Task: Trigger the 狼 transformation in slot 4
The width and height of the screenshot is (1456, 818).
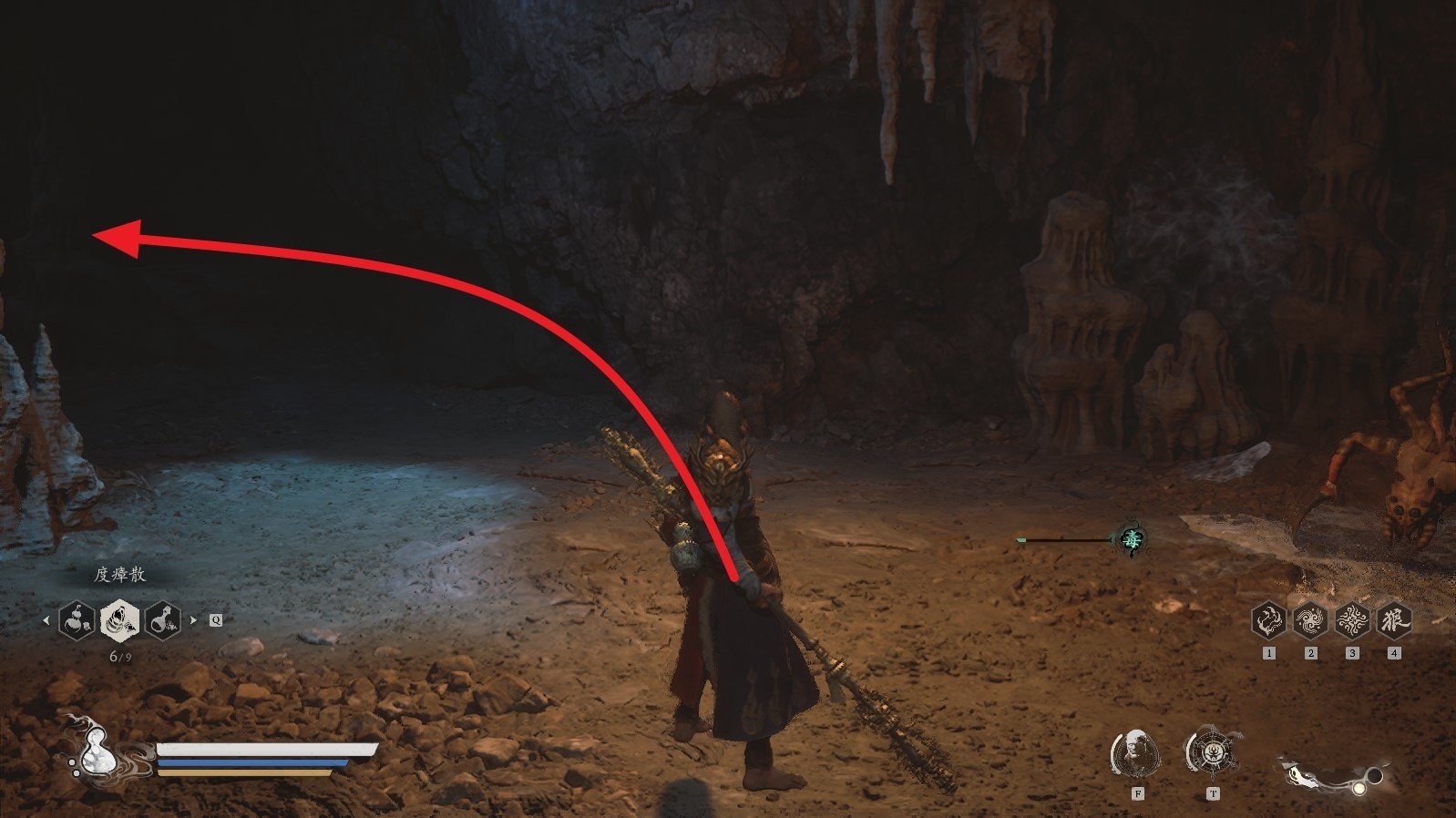Action: pos(1394,620)
